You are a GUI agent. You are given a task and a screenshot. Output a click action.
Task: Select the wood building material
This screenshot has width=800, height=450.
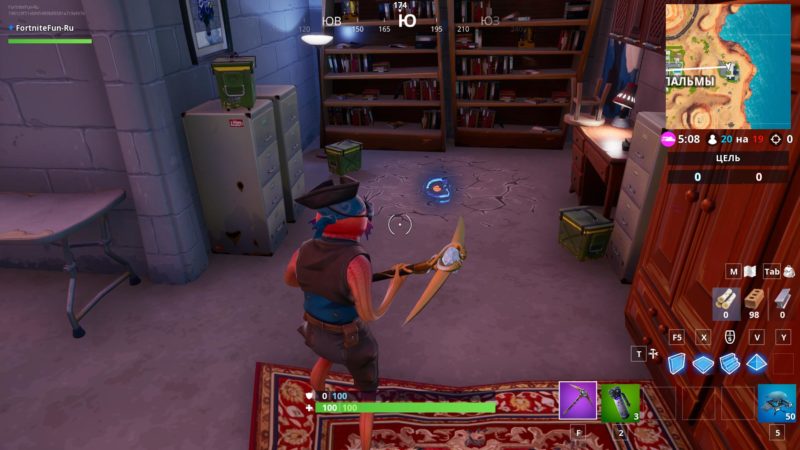pyautogui.click(x=726, y=301)
